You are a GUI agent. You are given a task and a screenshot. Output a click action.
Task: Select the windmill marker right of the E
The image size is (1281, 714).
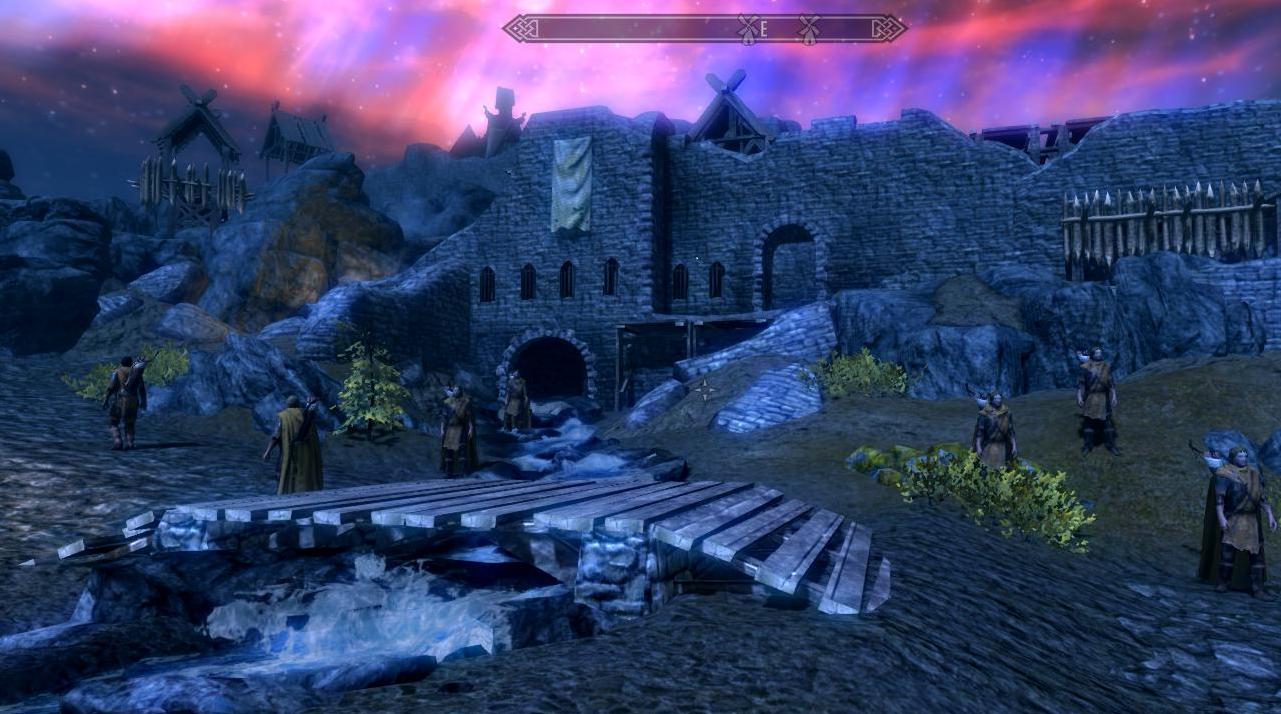808,29
